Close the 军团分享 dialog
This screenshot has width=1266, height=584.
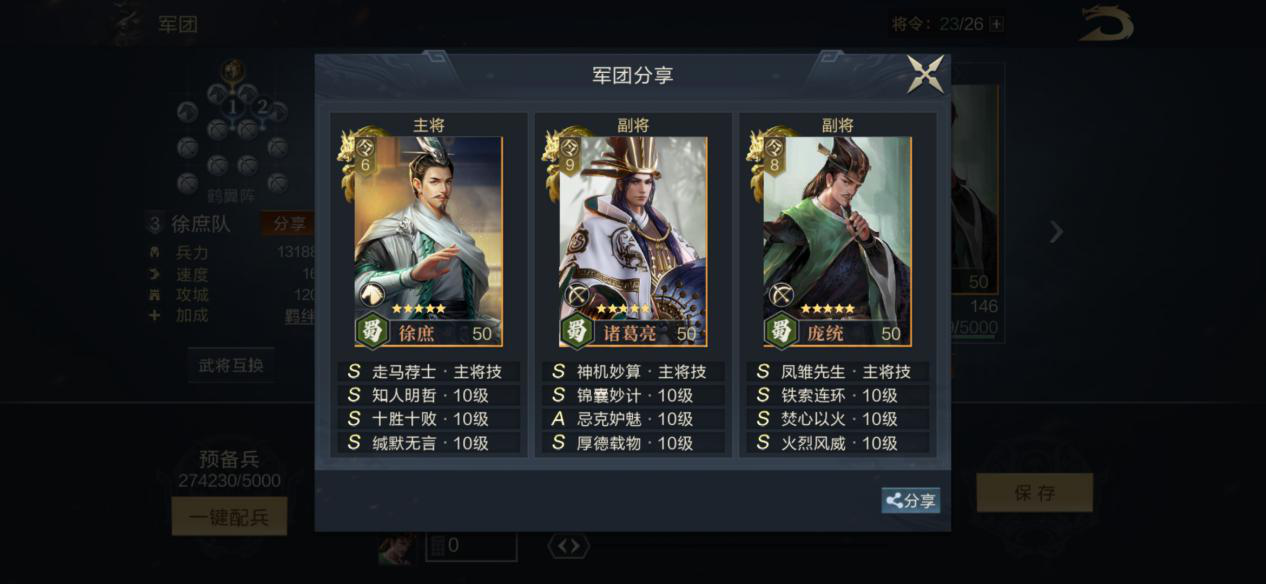coord(925,75)
